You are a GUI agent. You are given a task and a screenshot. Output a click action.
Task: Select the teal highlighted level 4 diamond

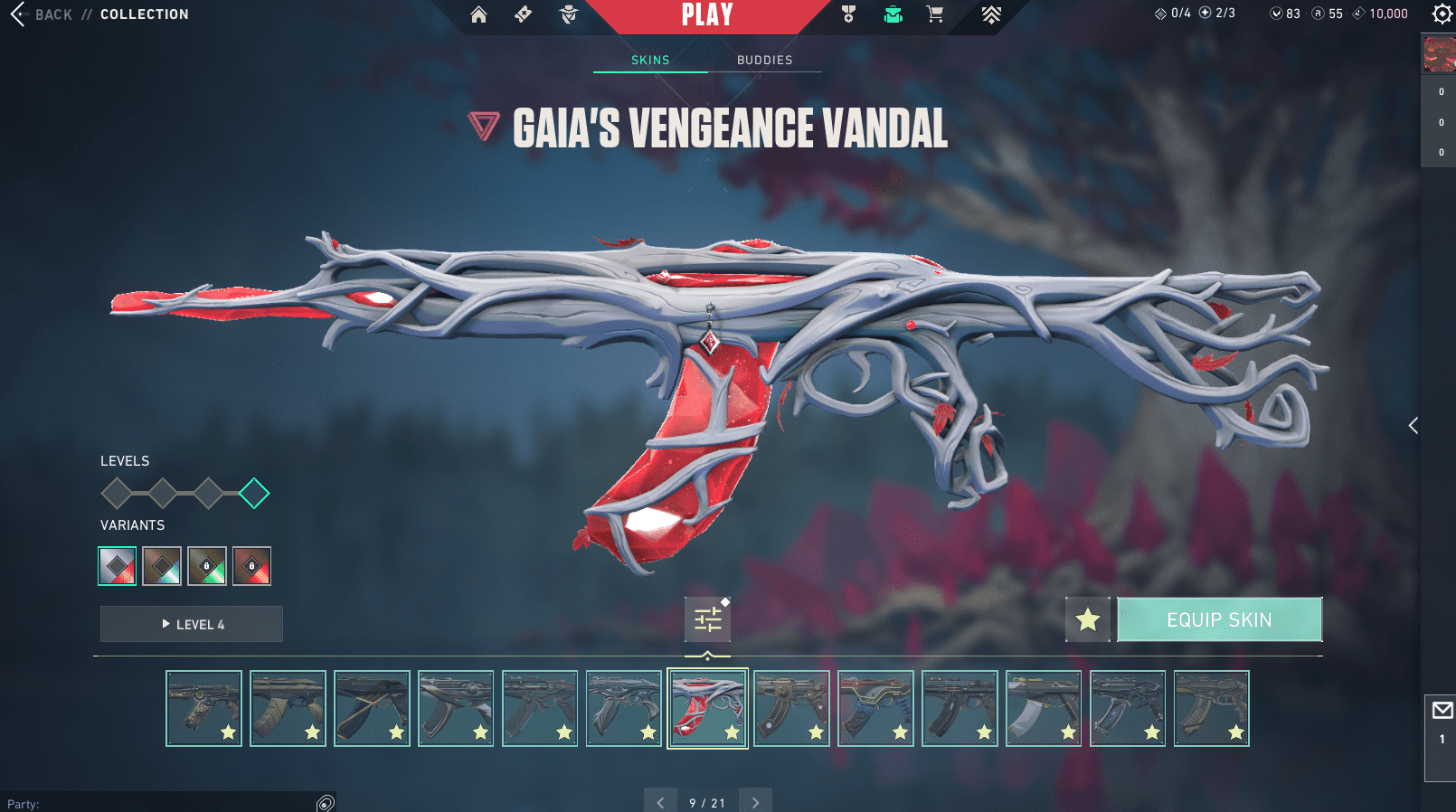point(254,493)
